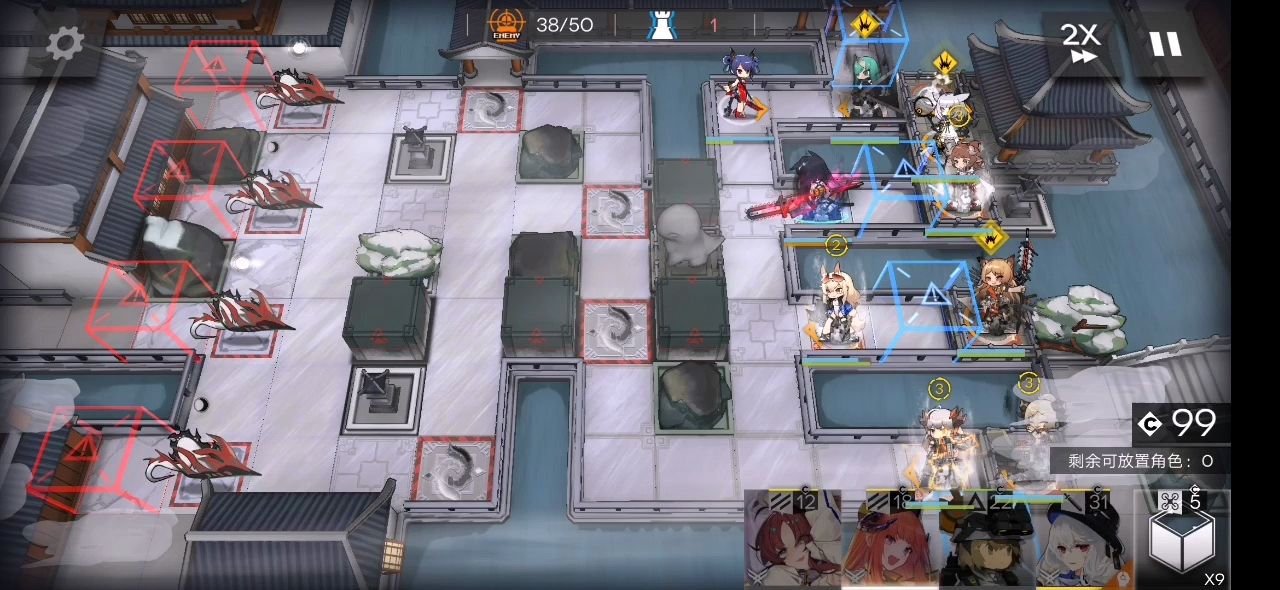The width and height of the screenshot is (1280, 590).
Task: Pause the battle
Action: click(x=1165, y=44)
